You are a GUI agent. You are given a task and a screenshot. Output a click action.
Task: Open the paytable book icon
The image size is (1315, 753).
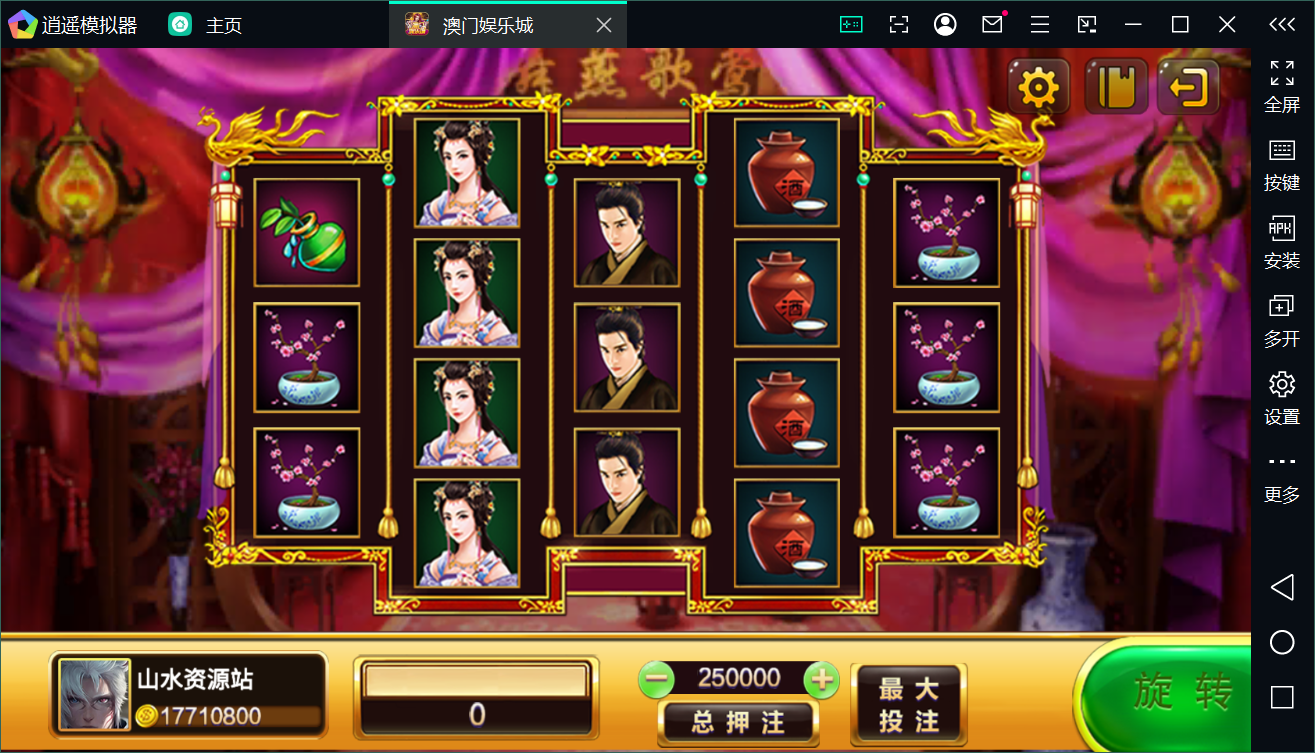click(1115, 88)
